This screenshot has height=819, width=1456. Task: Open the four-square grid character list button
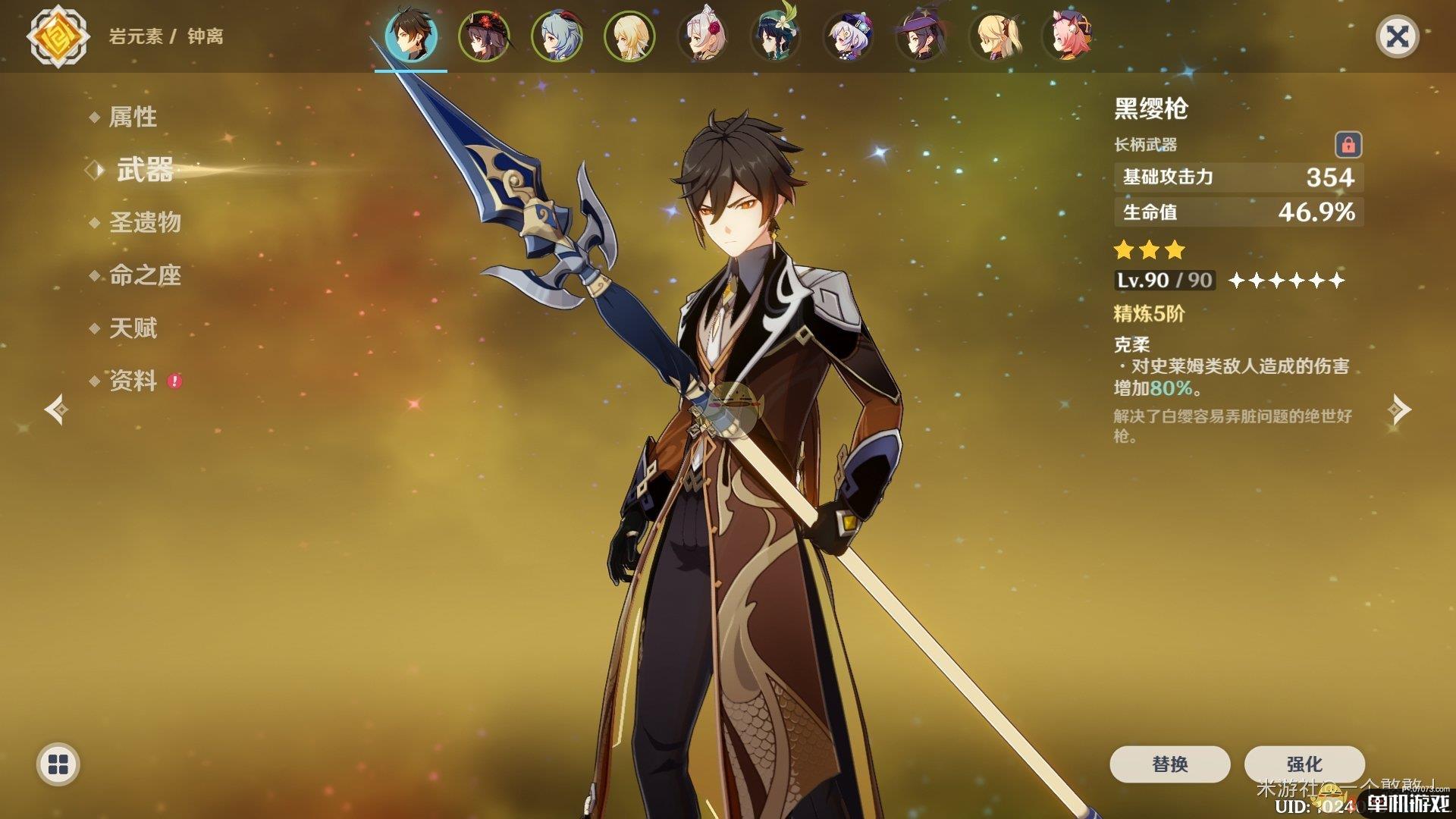click(58, 764)
